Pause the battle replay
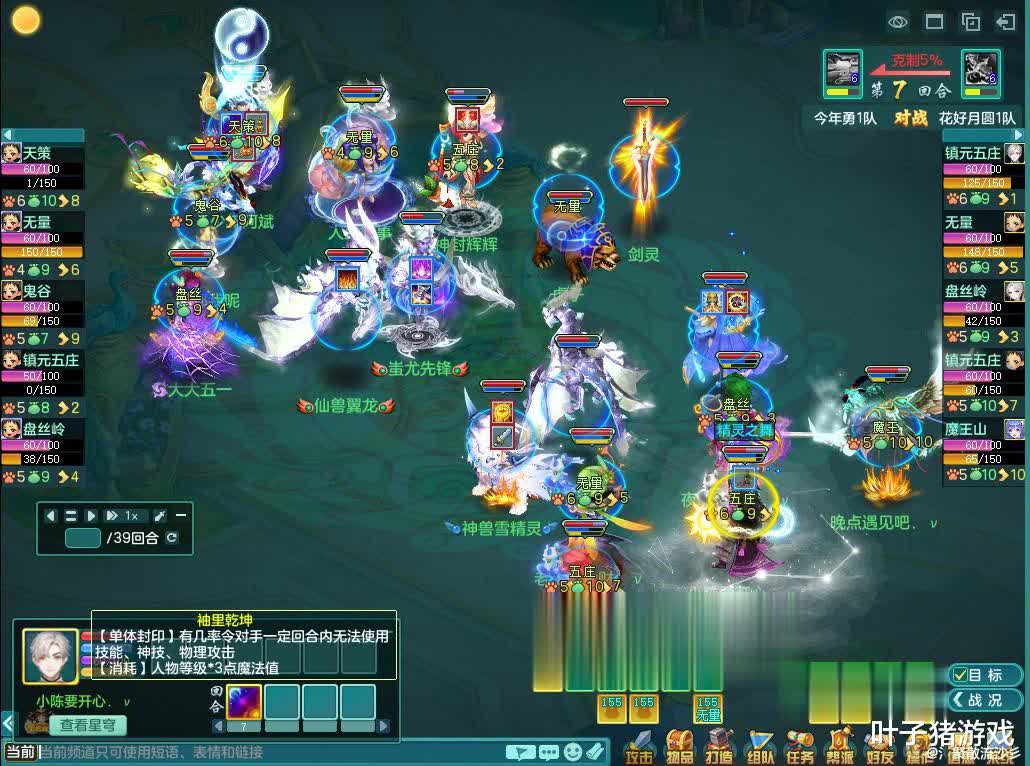 click(x=71, y=516)
